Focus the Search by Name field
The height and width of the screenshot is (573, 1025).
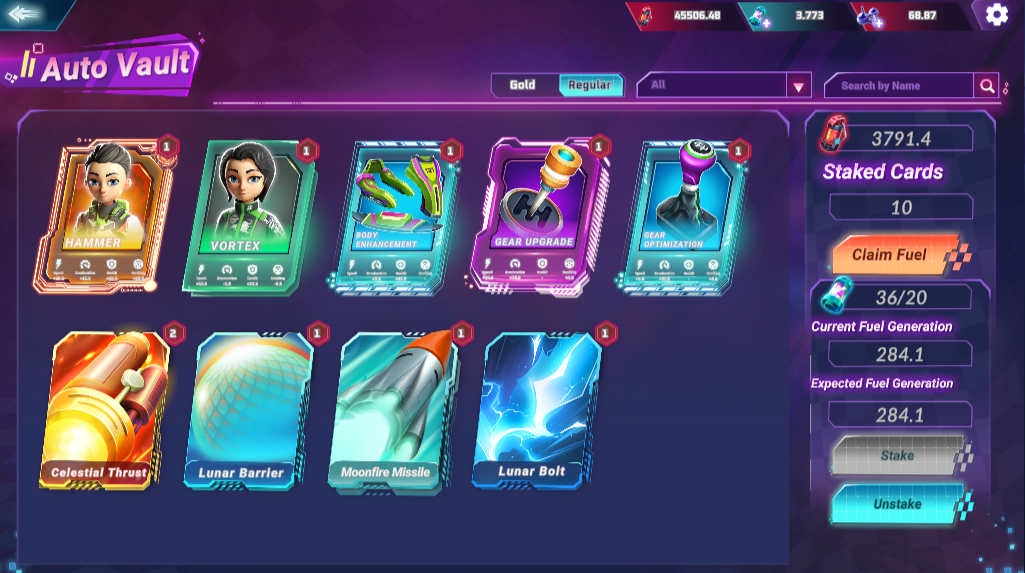[x=897, y=86]
